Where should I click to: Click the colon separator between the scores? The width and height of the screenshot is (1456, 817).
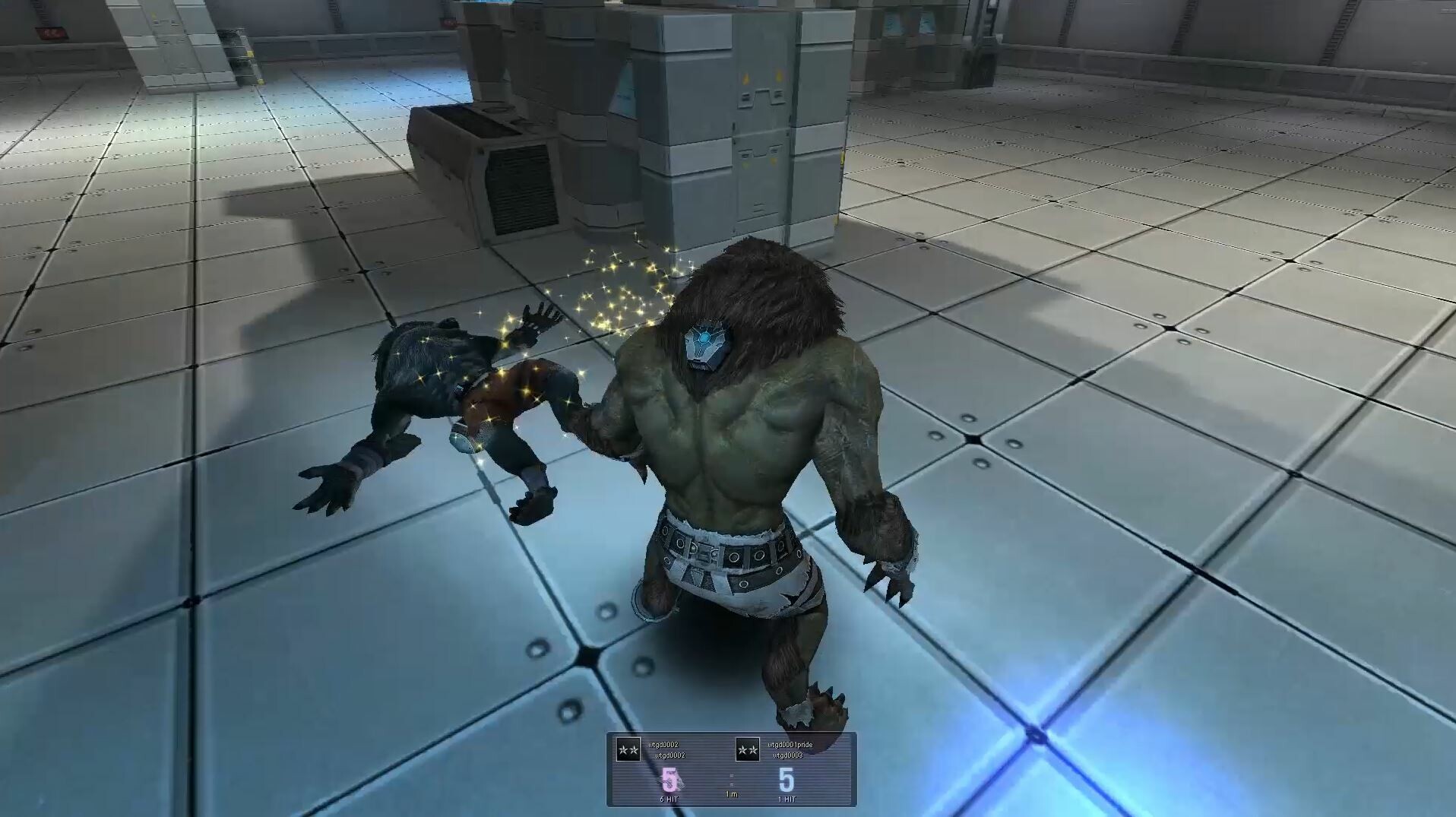(732, 780)
